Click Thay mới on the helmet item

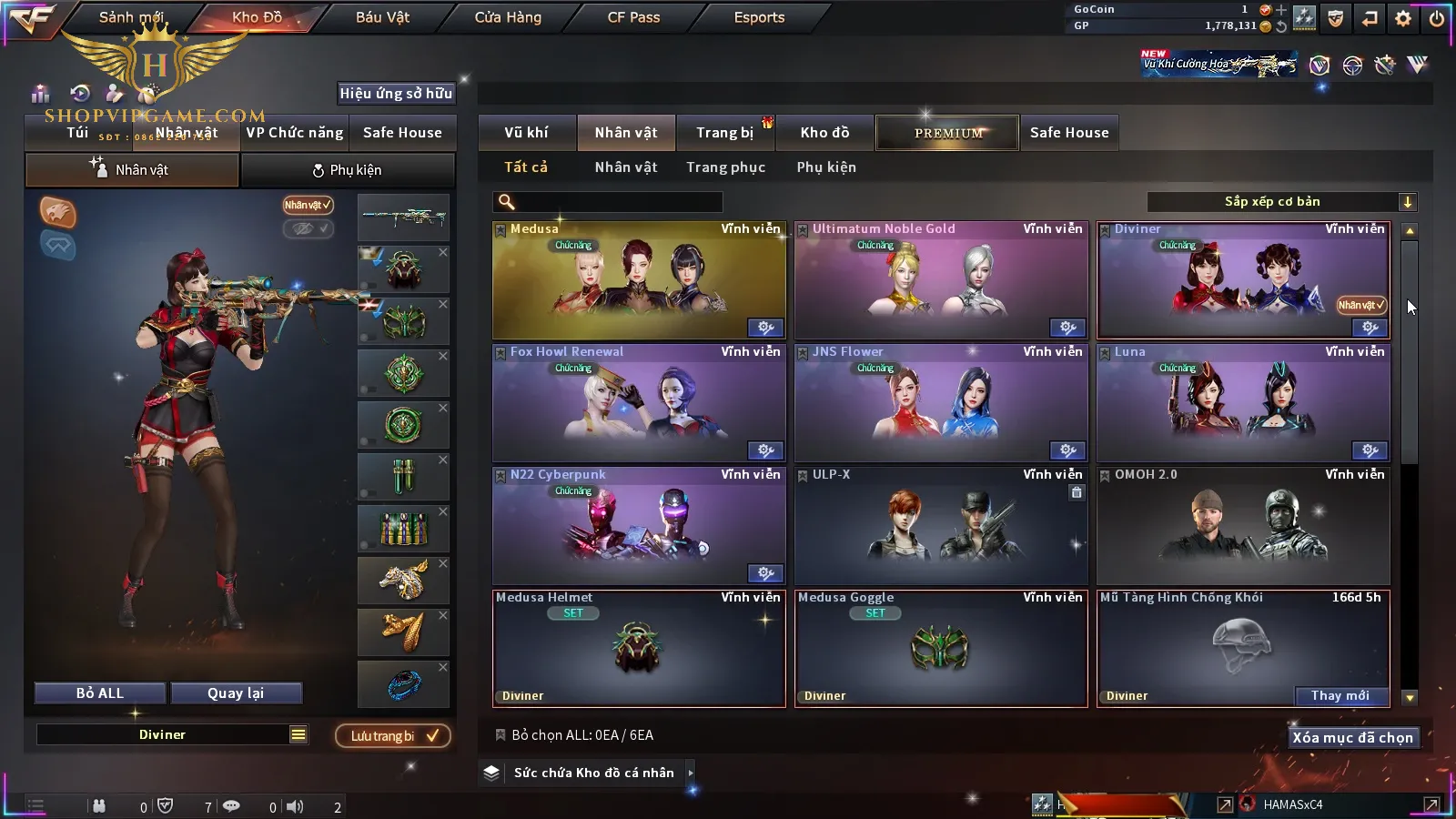(x=1340, y=696)
